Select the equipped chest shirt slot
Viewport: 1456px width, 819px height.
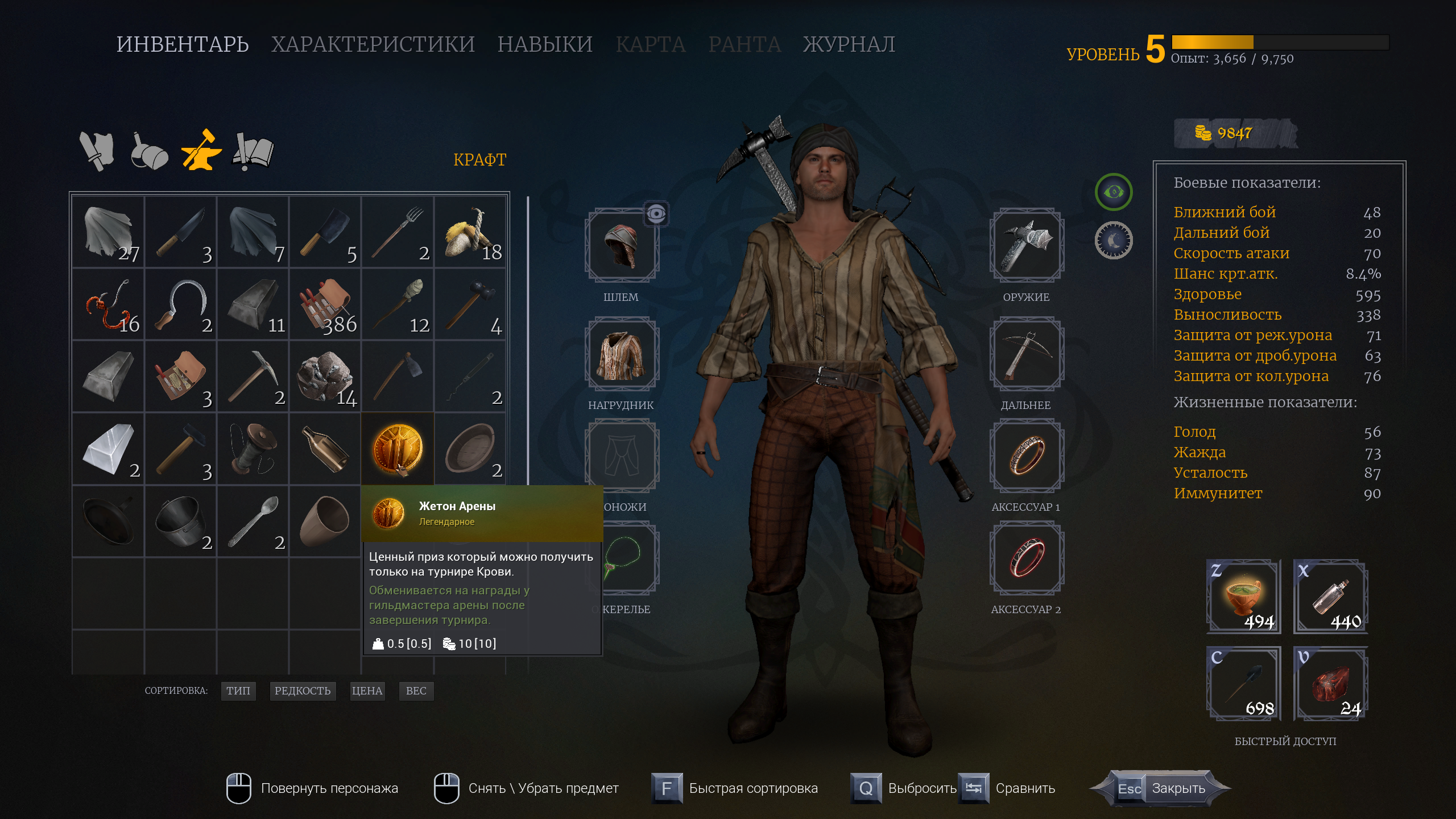click(x=621, y=354)
